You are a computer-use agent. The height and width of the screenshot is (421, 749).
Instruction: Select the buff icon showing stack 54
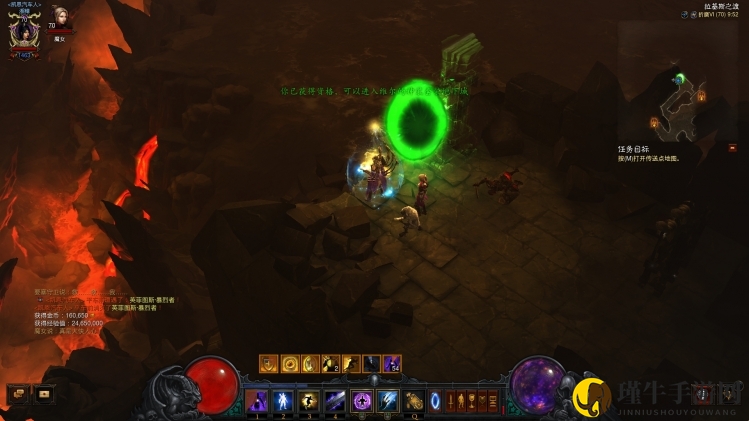[392, 364]
